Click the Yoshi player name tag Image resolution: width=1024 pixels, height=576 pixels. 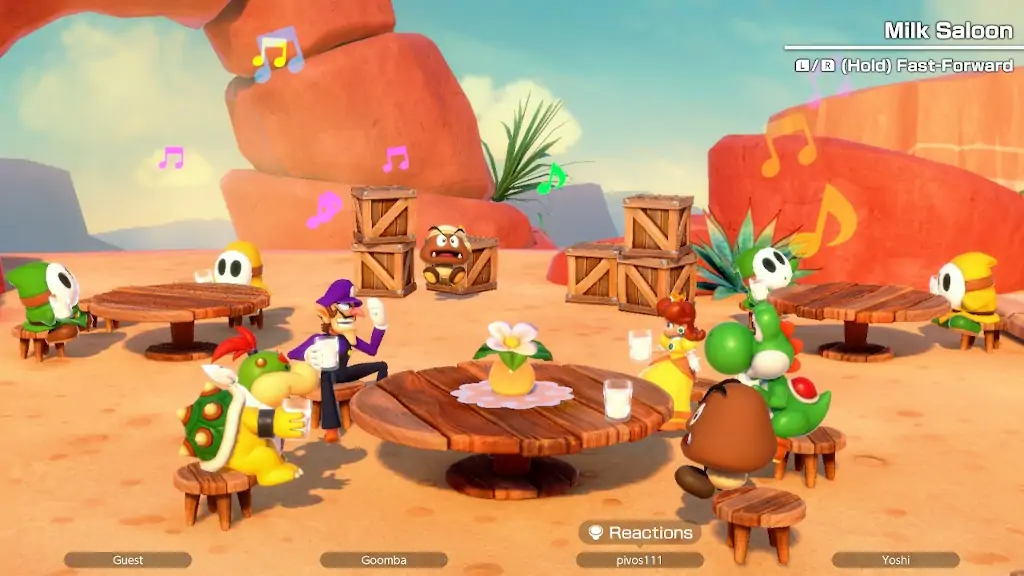pos(895,560)
